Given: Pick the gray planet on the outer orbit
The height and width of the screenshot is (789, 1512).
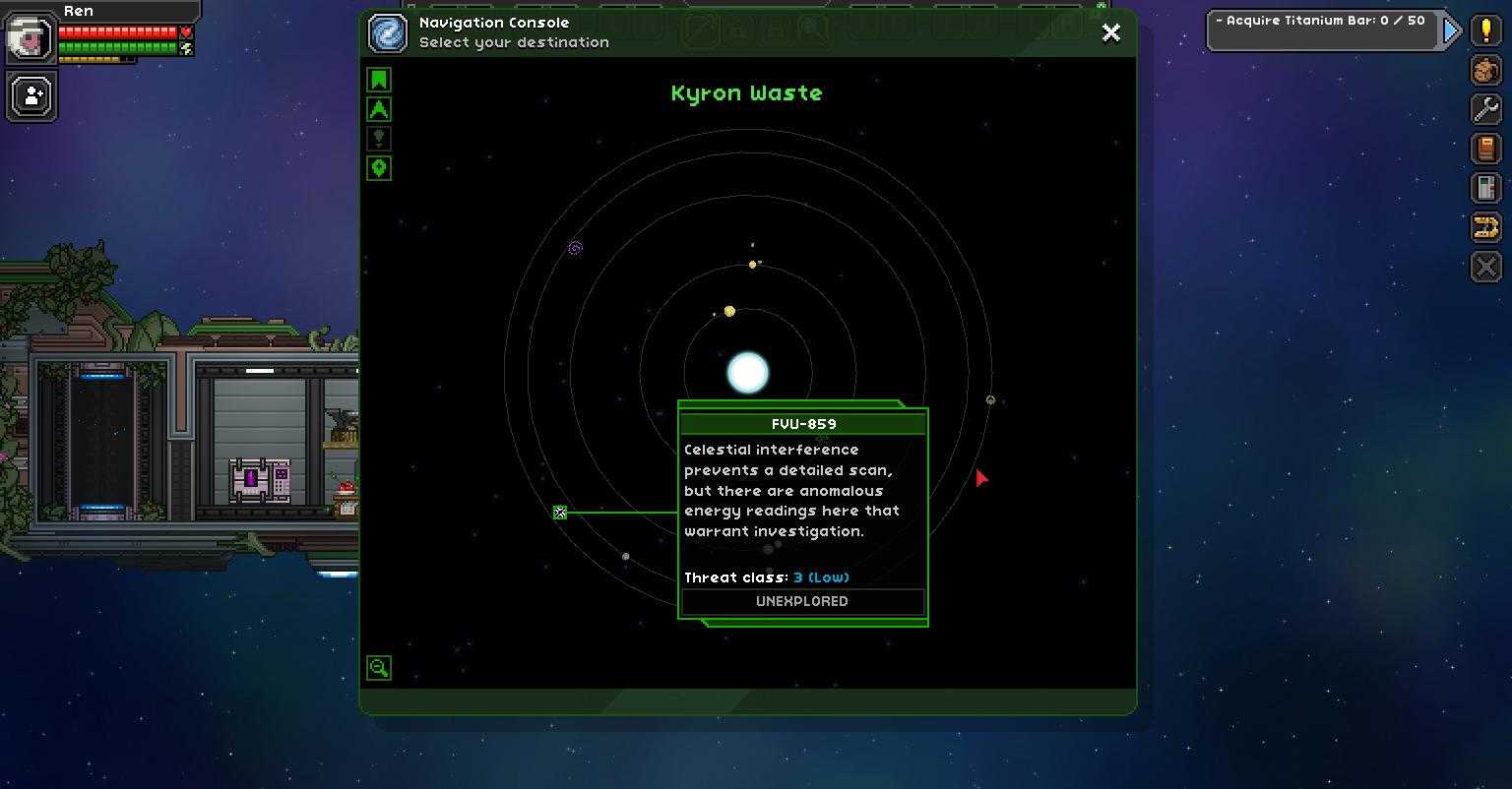Looking at the screenshot, I should 990,400.
